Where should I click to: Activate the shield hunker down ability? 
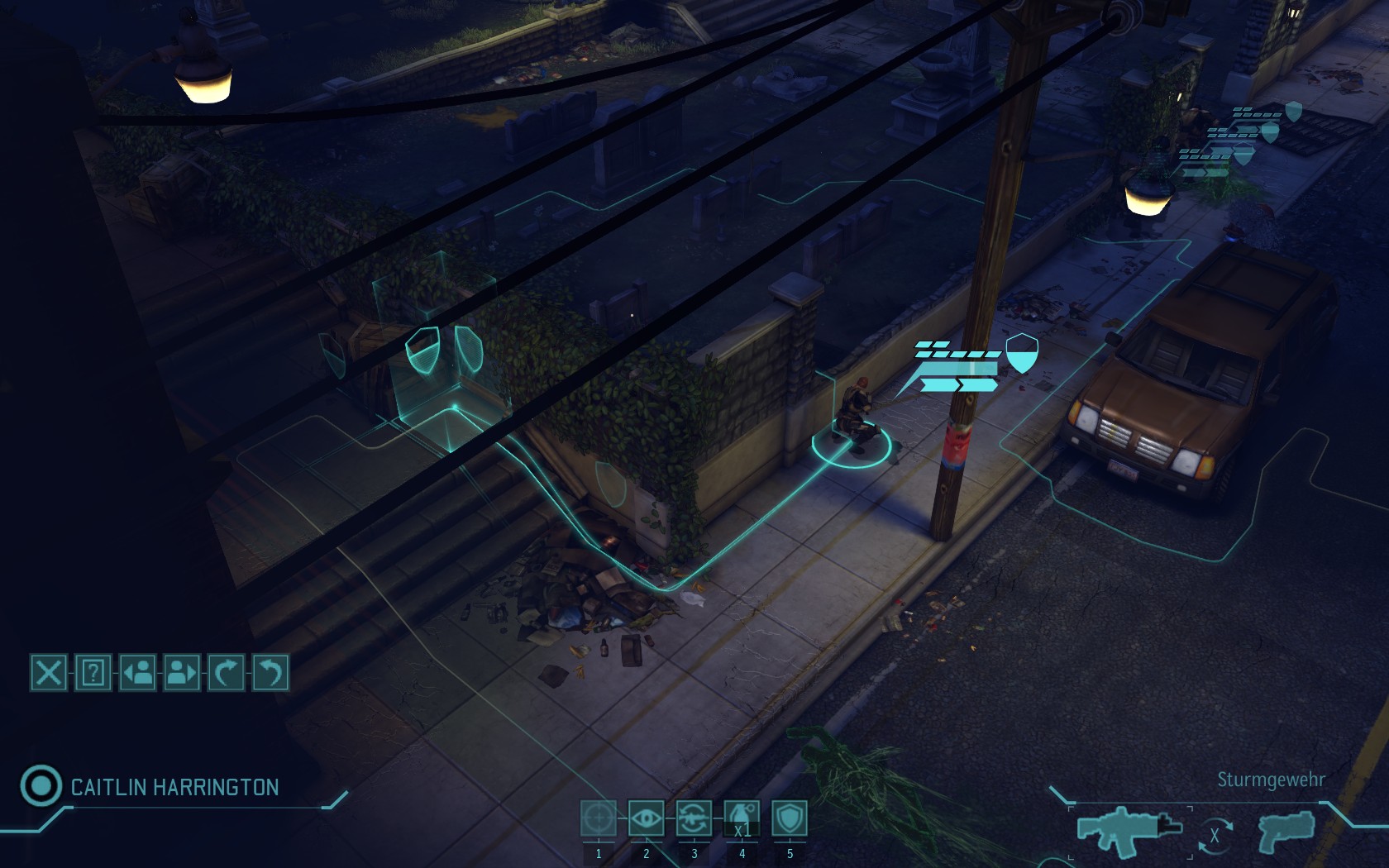click(790, 818)
